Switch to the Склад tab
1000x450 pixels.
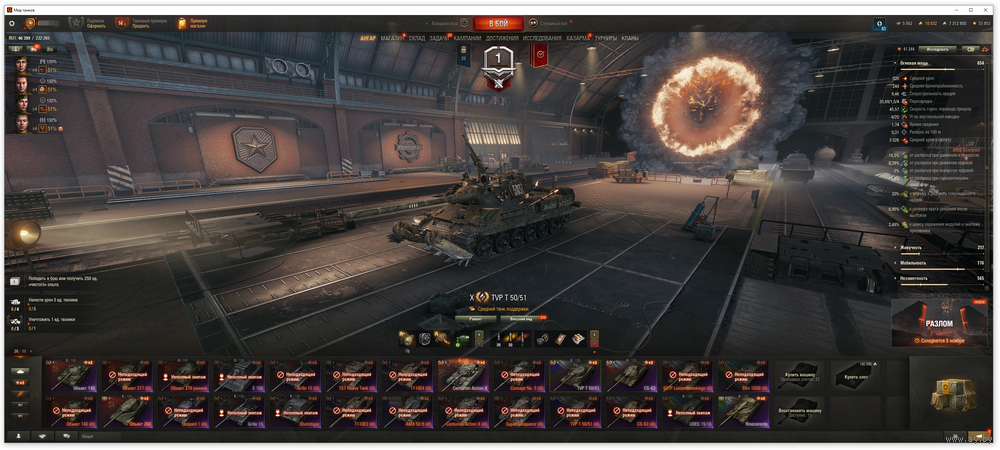417,38
